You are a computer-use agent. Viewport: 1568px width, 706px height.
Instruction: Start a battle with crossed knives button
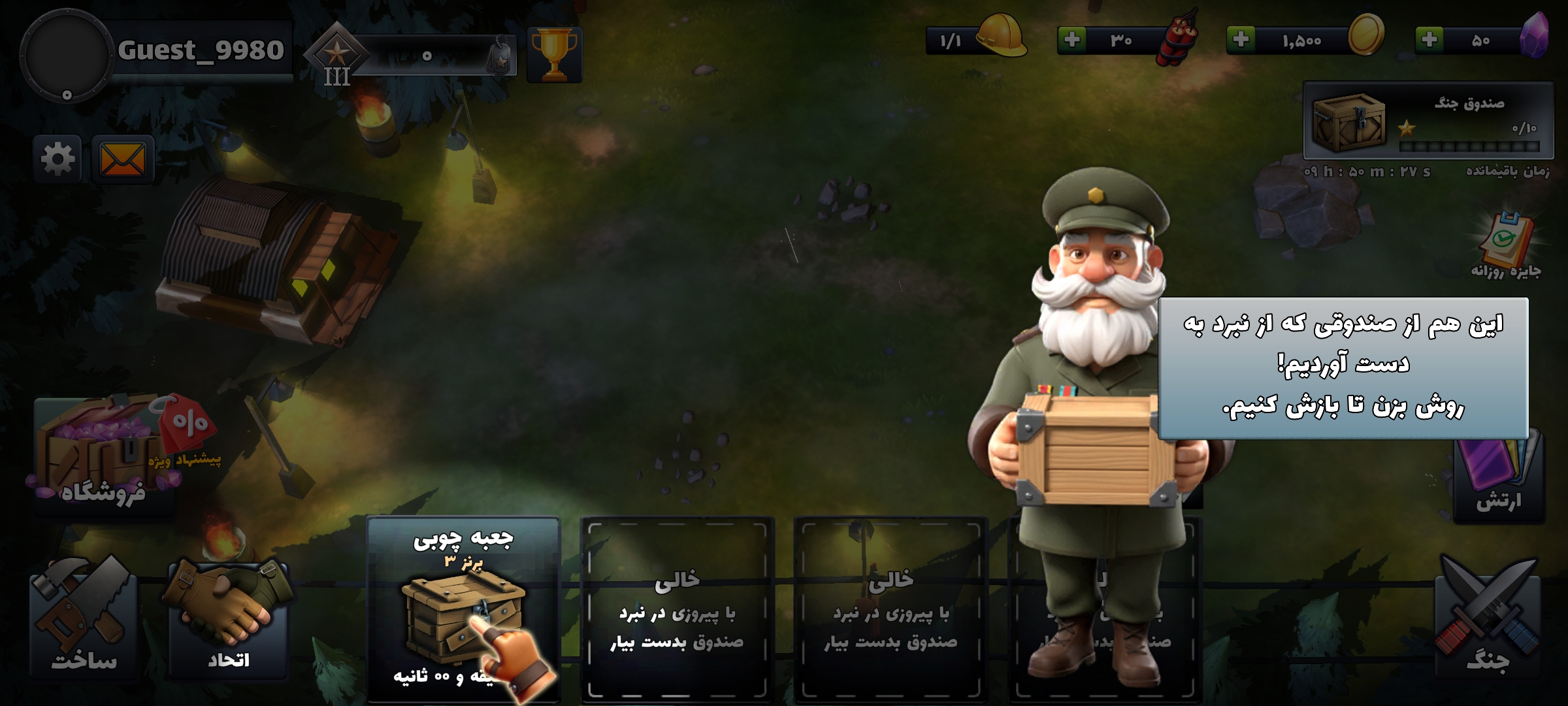coord(1488,621)
